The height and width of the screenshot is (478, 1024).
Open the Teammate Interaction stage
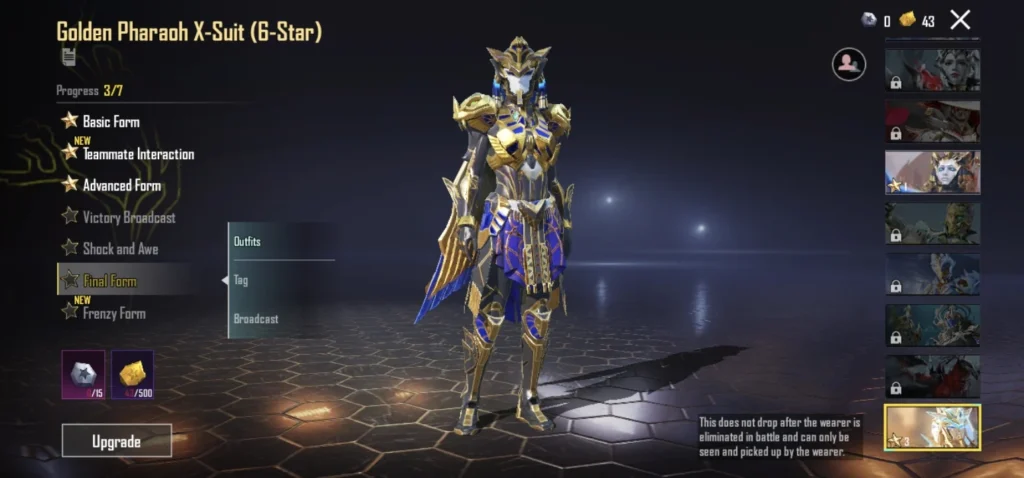coord(137,154)
